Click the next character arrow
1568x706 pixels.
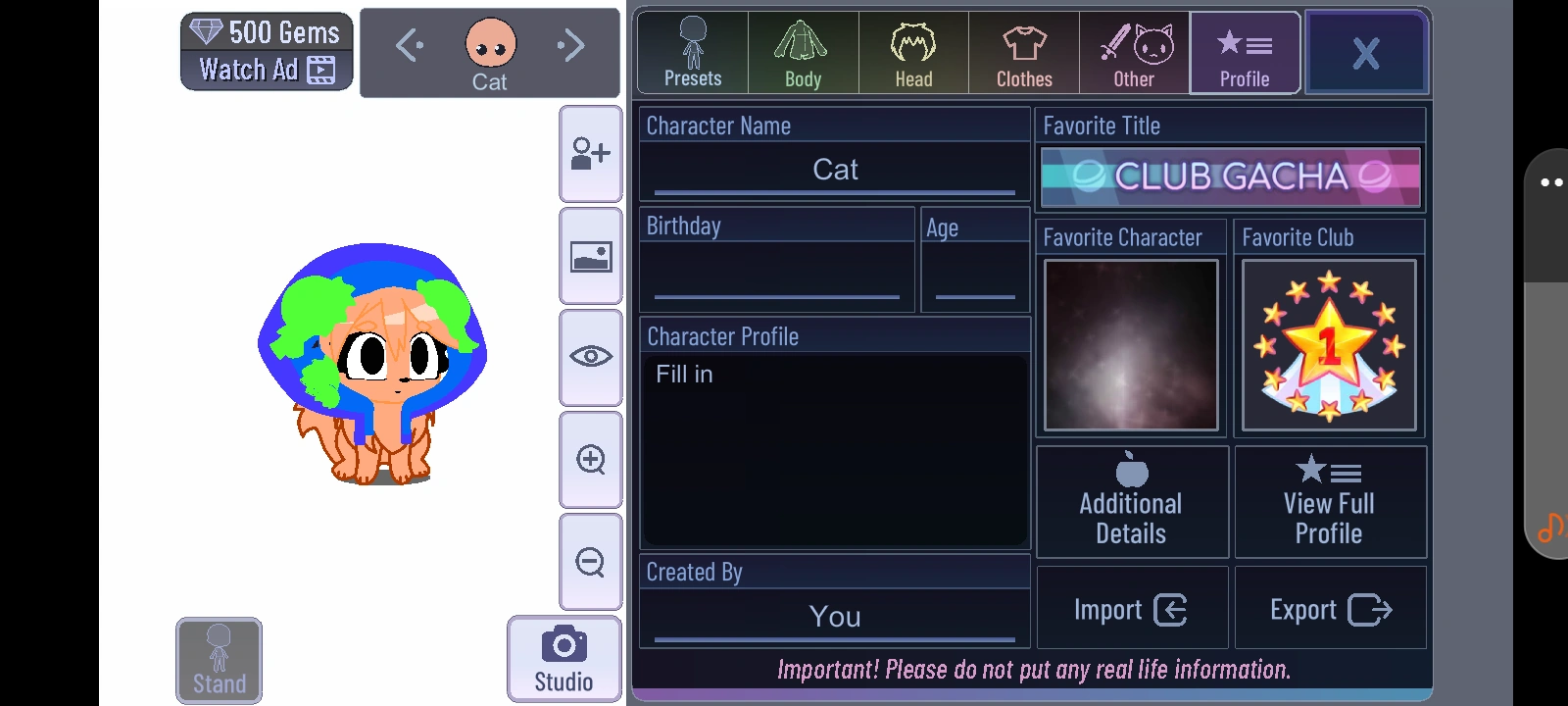click(571, 44)
